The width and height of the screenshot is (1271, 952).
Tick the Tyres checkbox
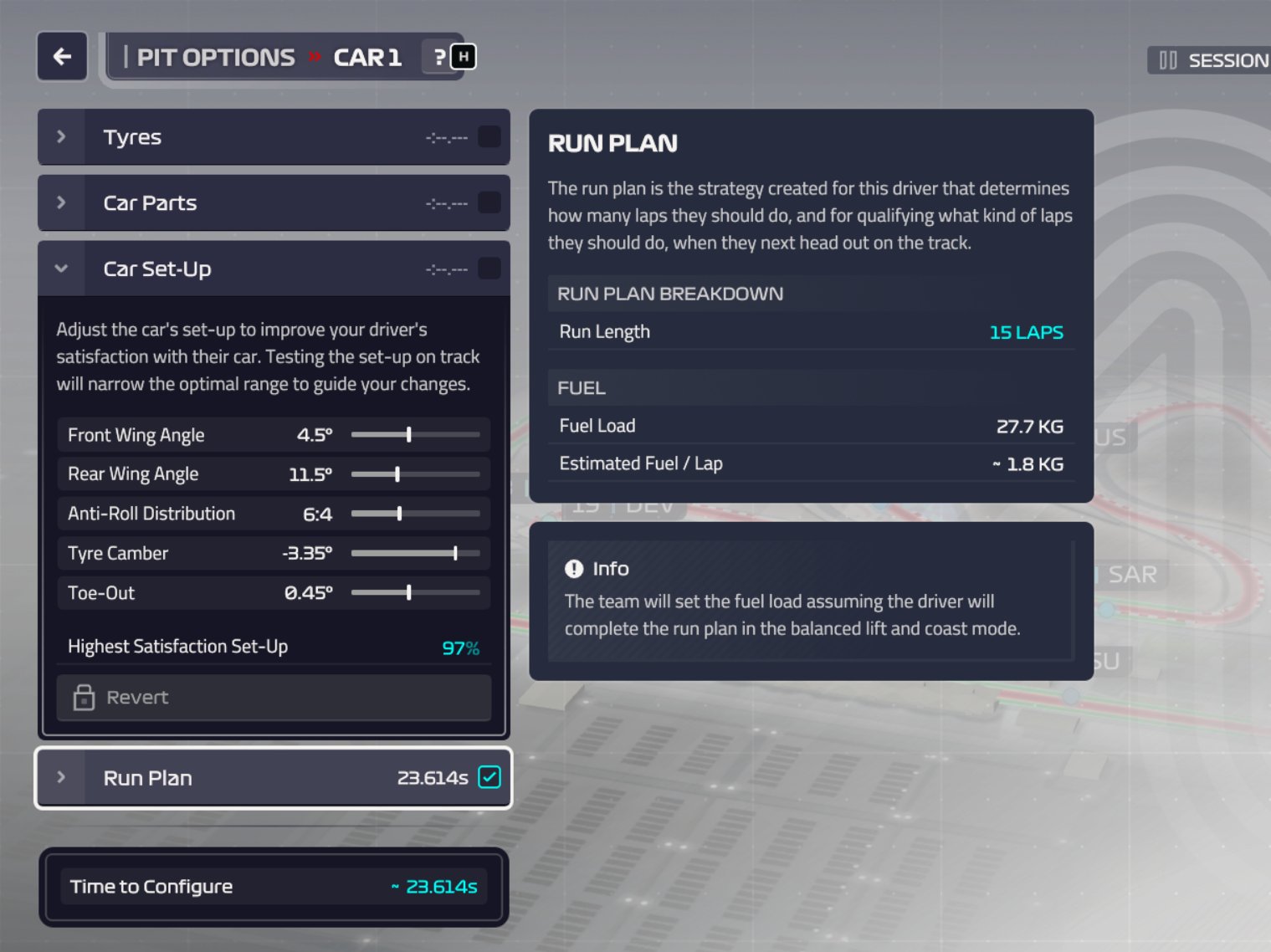[489, 137]
